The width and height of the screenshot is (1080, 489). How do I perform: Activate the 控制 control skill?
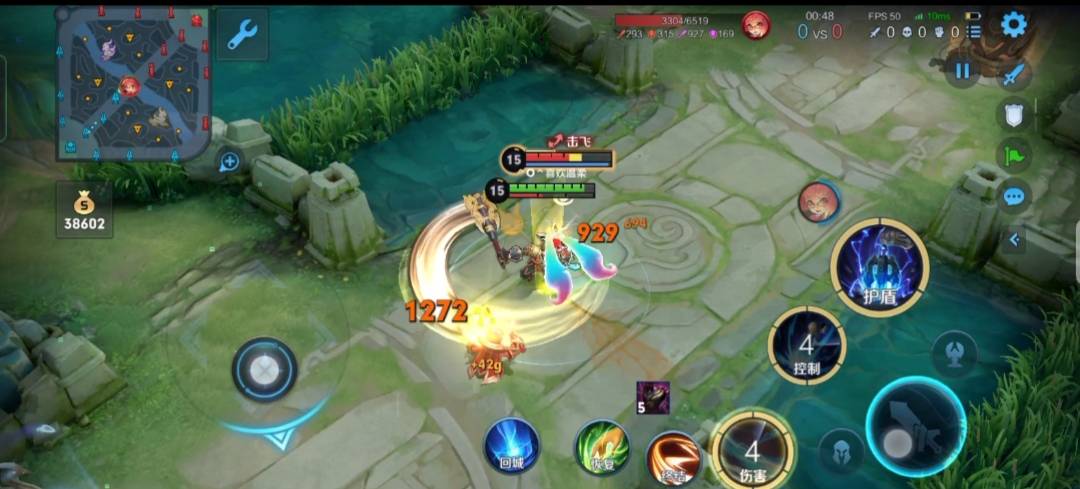[806, 345]
